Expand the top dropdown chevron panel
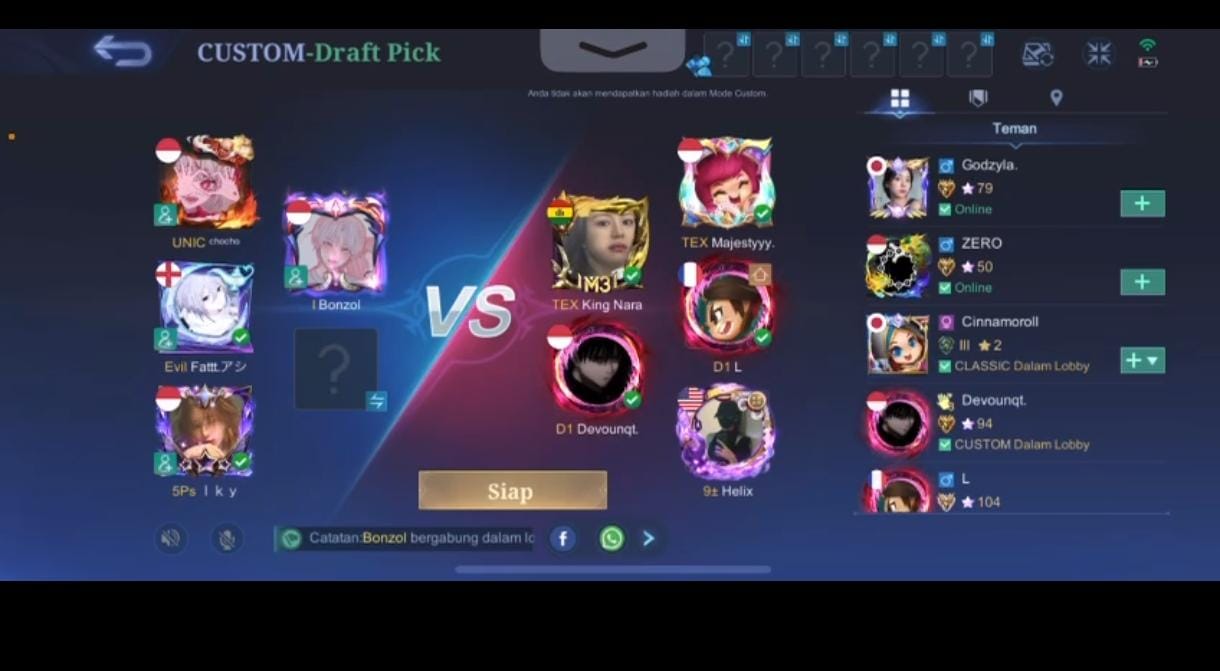This screenshot has height=671, width=1220. point(612,50)
